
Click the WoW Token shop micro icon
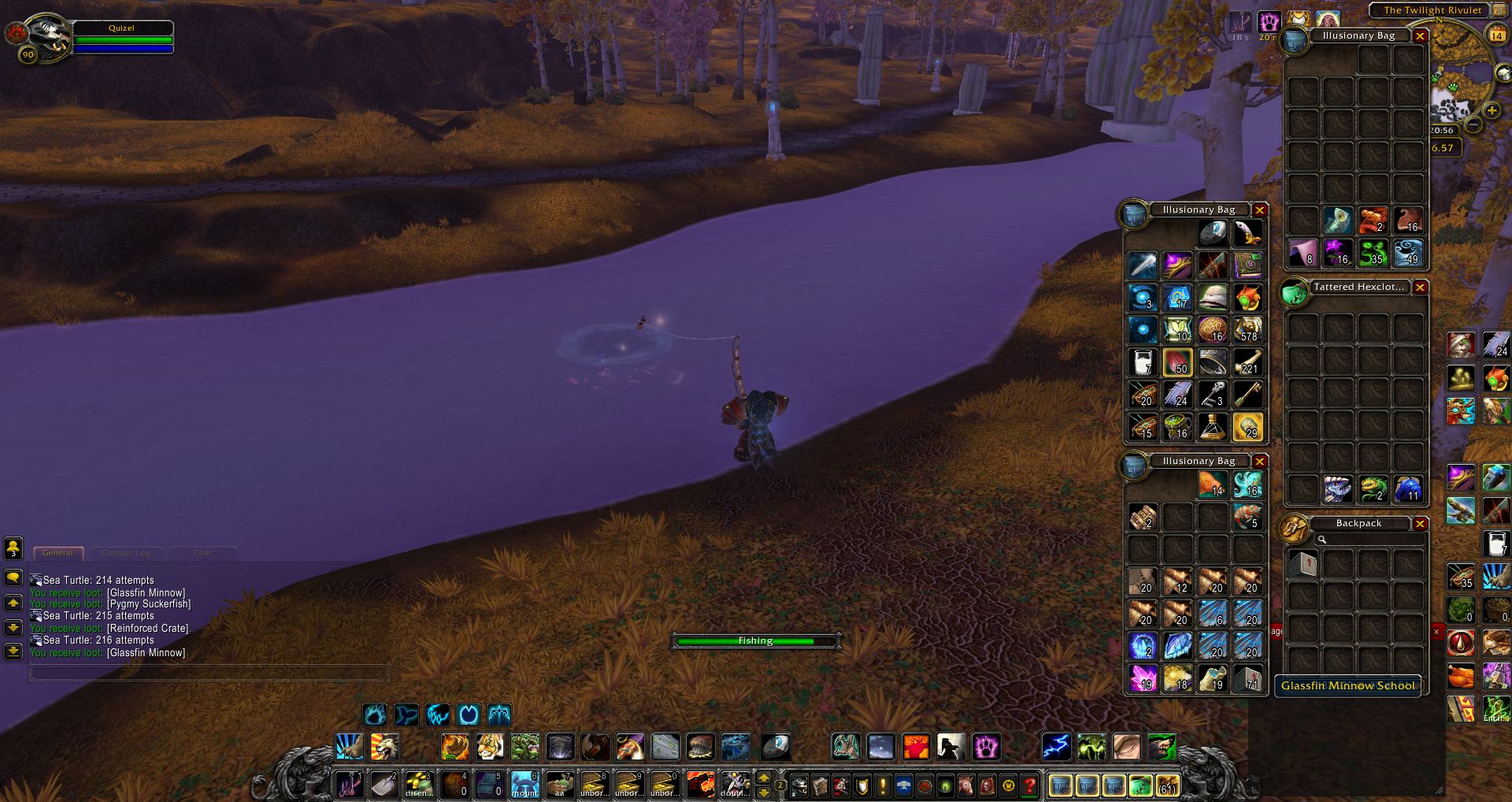[x=1009, y=785]
